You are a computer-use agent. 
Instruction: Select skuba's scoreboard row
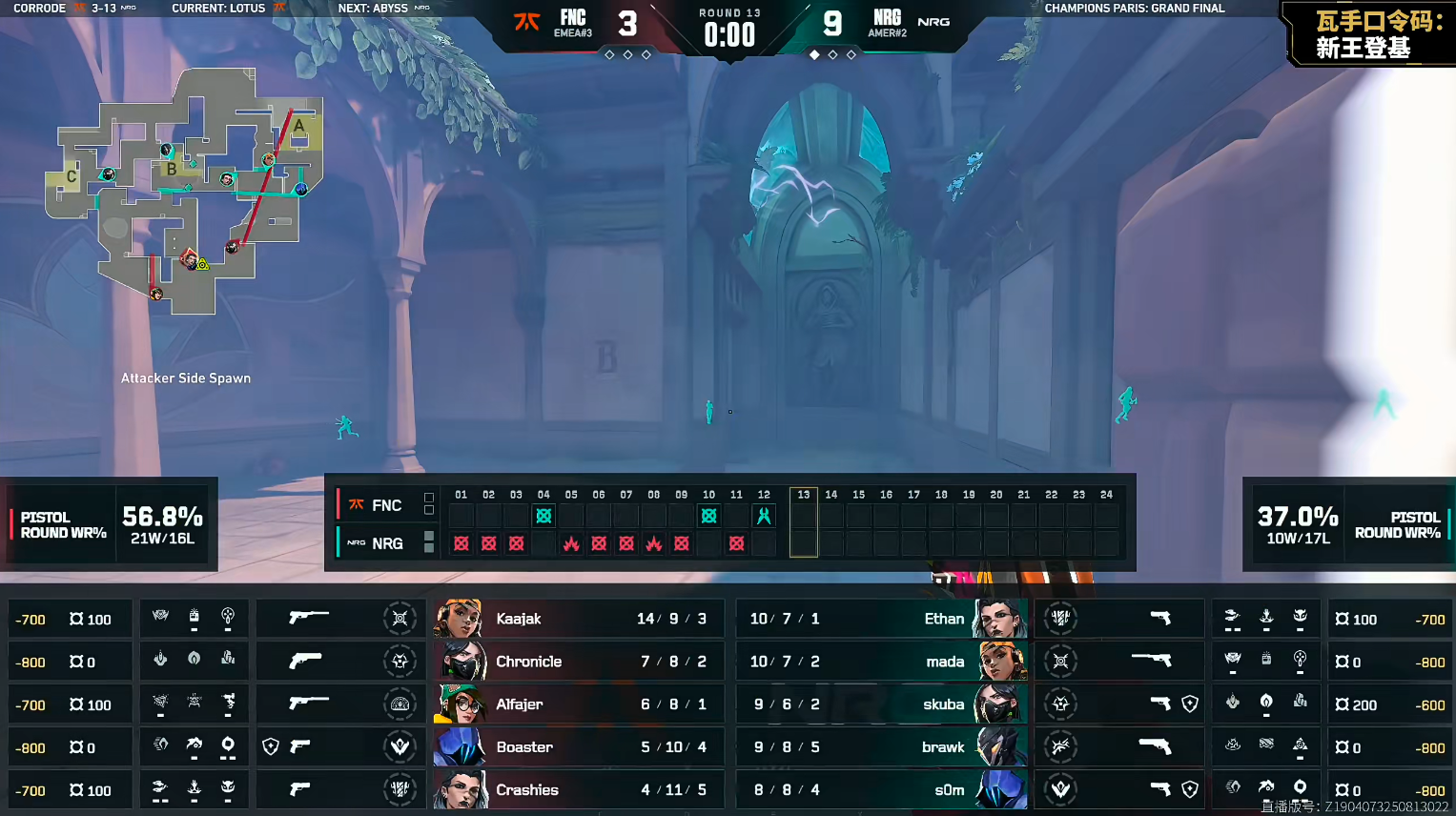(881, 704)
